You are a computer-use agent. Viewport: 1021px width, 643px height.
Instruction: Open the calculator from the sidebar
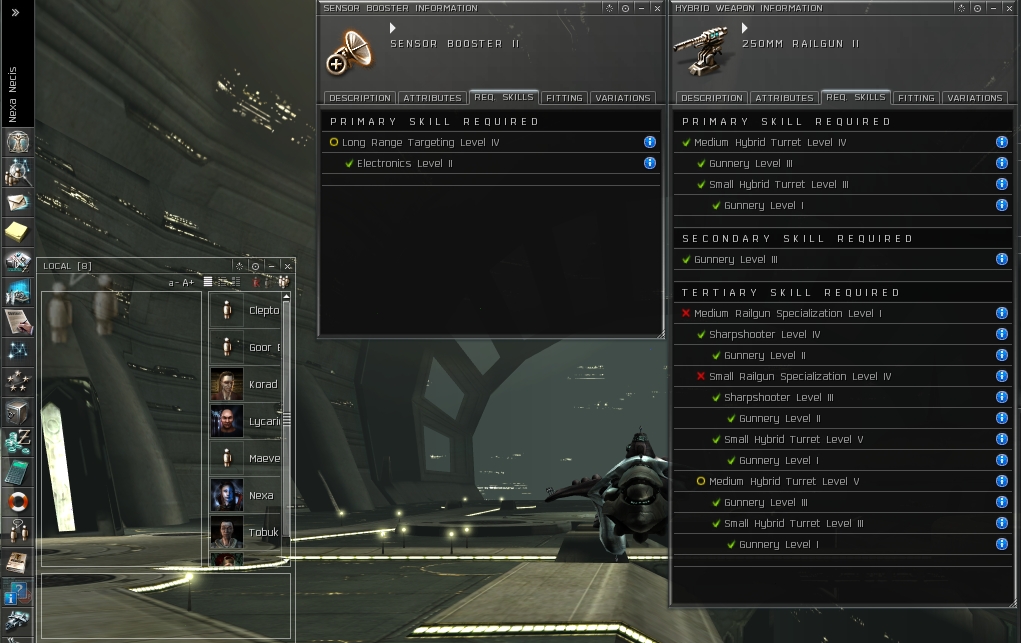[x=18, y=471]
